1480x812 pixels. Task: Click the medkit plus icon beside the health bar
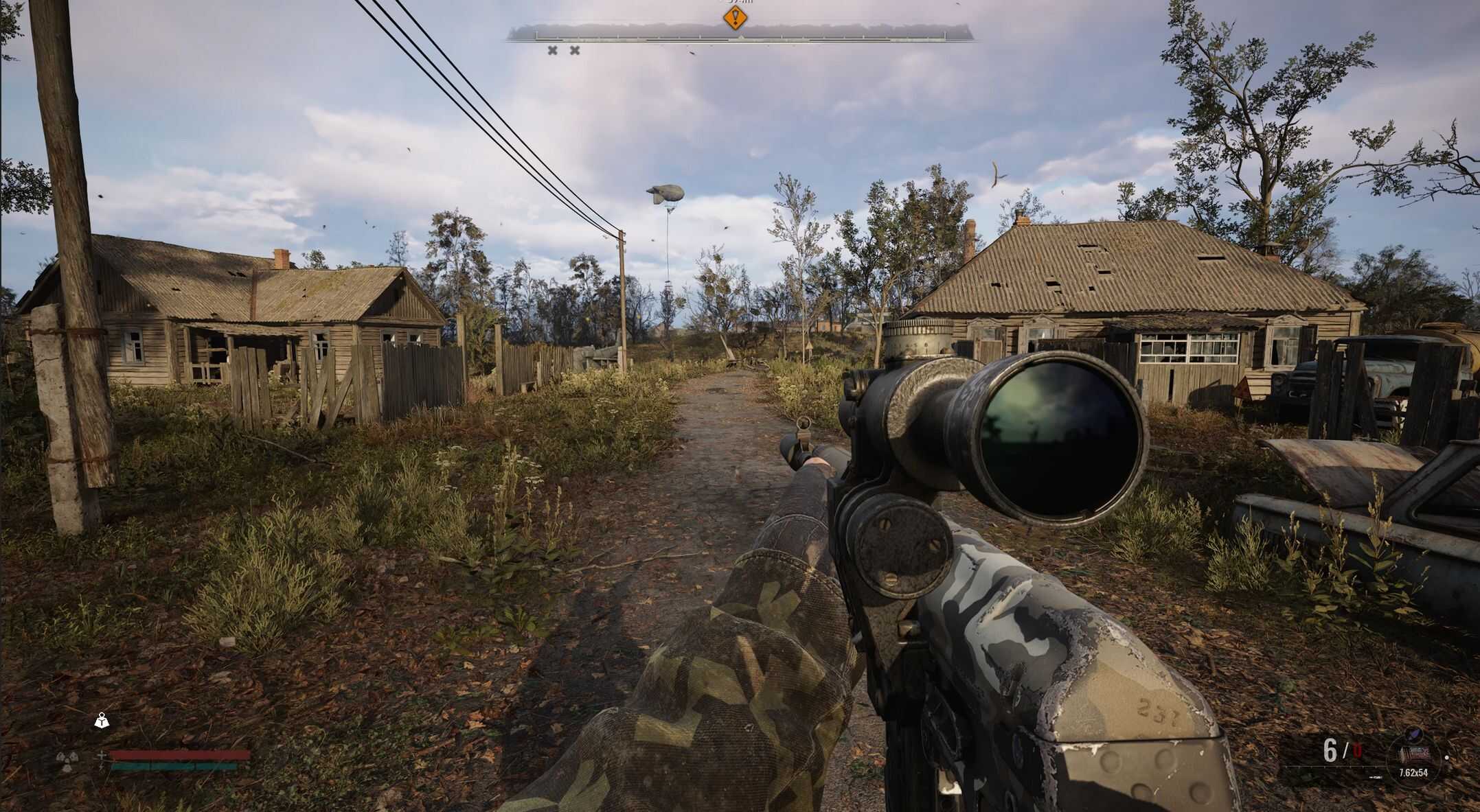tap(102, 755)
